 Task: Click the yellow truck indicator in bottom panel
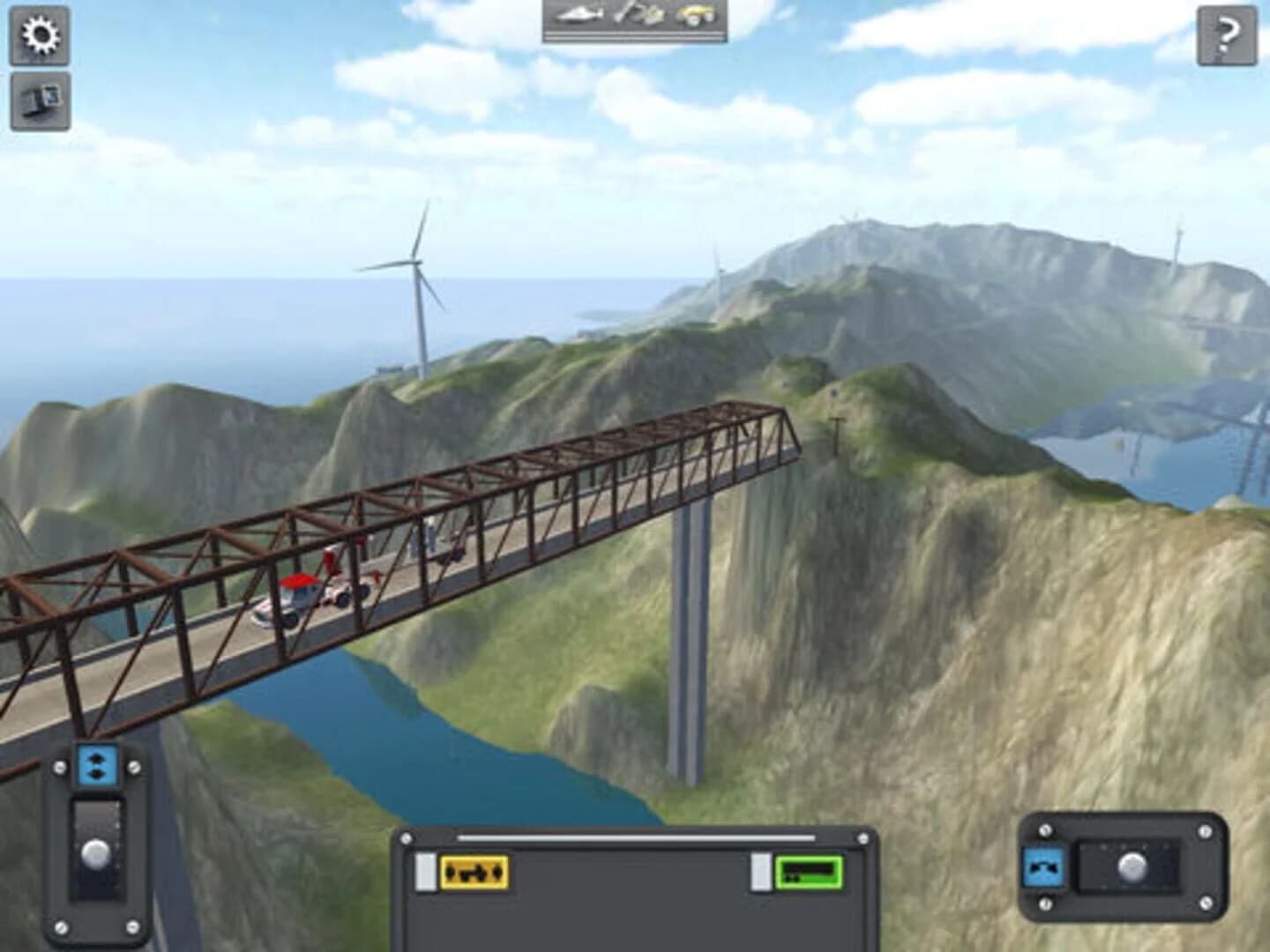click(476, 871)
